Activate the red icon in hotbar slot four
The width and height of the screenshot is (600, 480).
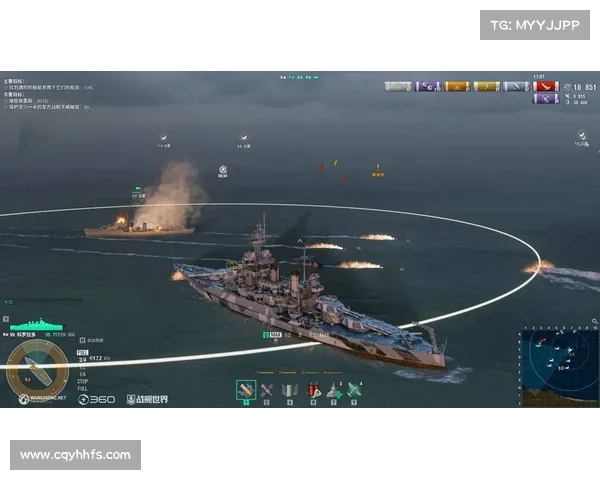click(314, 390)
